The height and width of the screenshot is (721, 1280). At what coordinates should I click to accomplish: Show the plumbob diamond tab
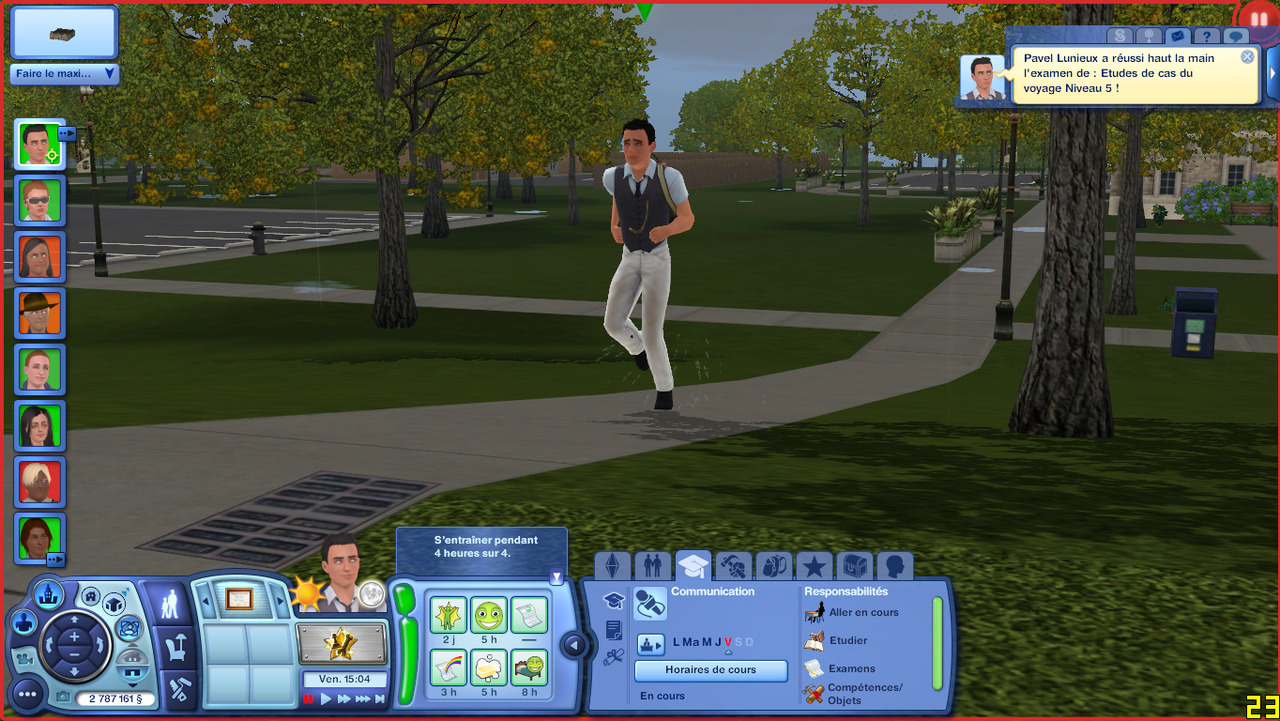(613, 567)
